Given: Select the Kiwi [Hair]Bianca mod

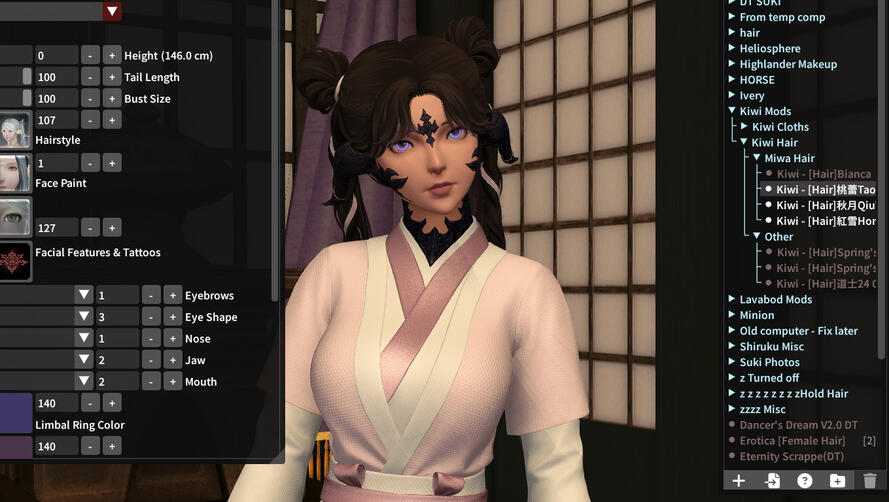Looking at the screenshot, I should coord(823,174).
